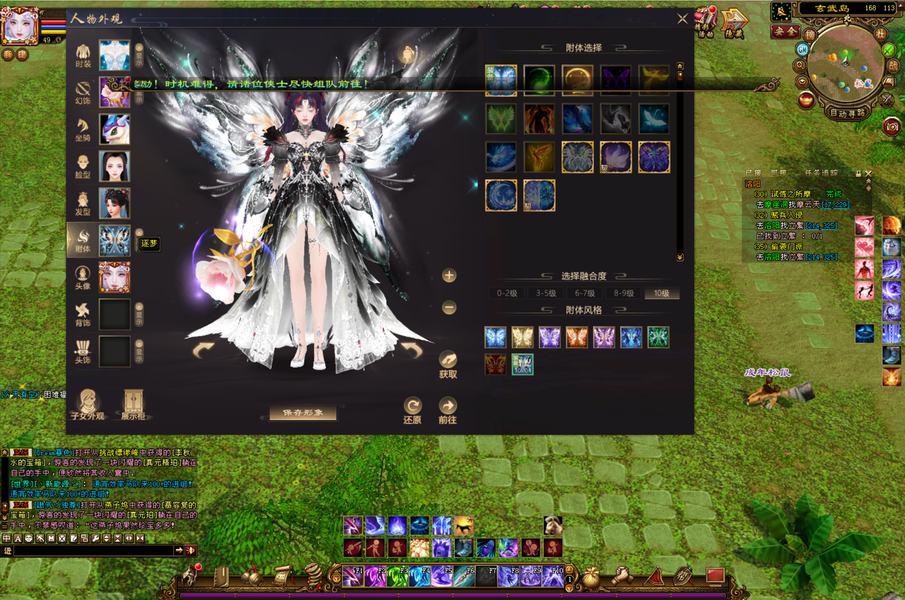Image resolution: width=905 pixels, height=600 pixels.
Task: Switch to the 时装 costume category
Action: pos(84,56)
